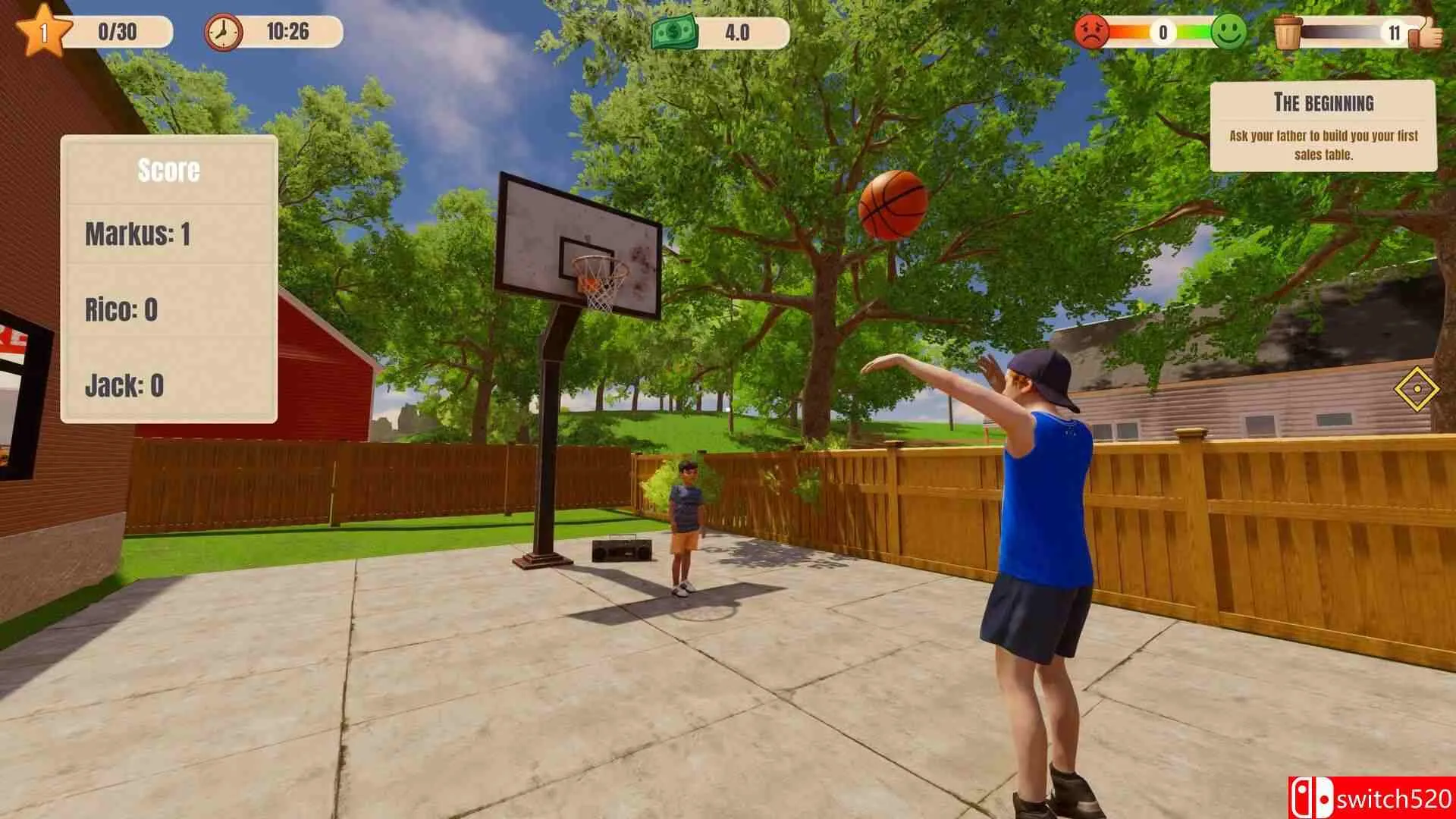1456x819 pixels.
Task: Click the green happy face icon
Action: (x=1228, y=32)
